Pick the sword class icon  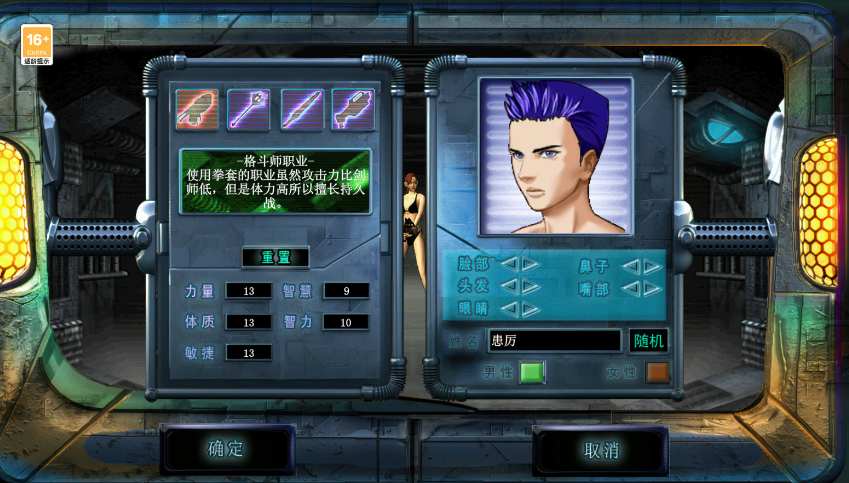tap(301, 110)
